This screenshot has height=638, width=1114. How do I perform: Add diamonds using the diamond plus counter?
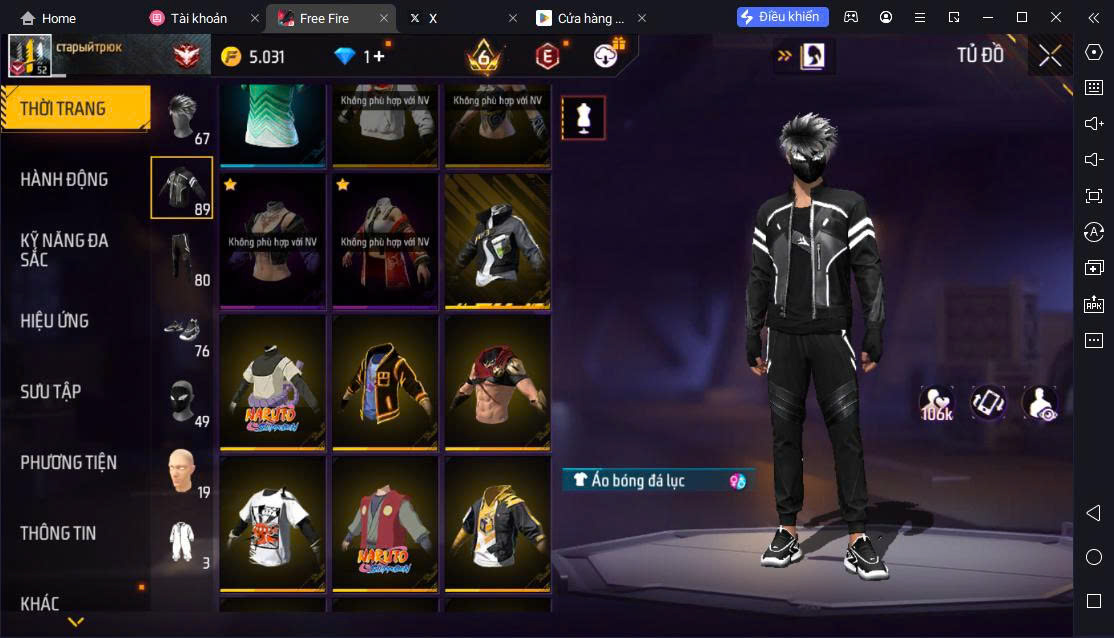pyautogui.click(x=359, y=56)
